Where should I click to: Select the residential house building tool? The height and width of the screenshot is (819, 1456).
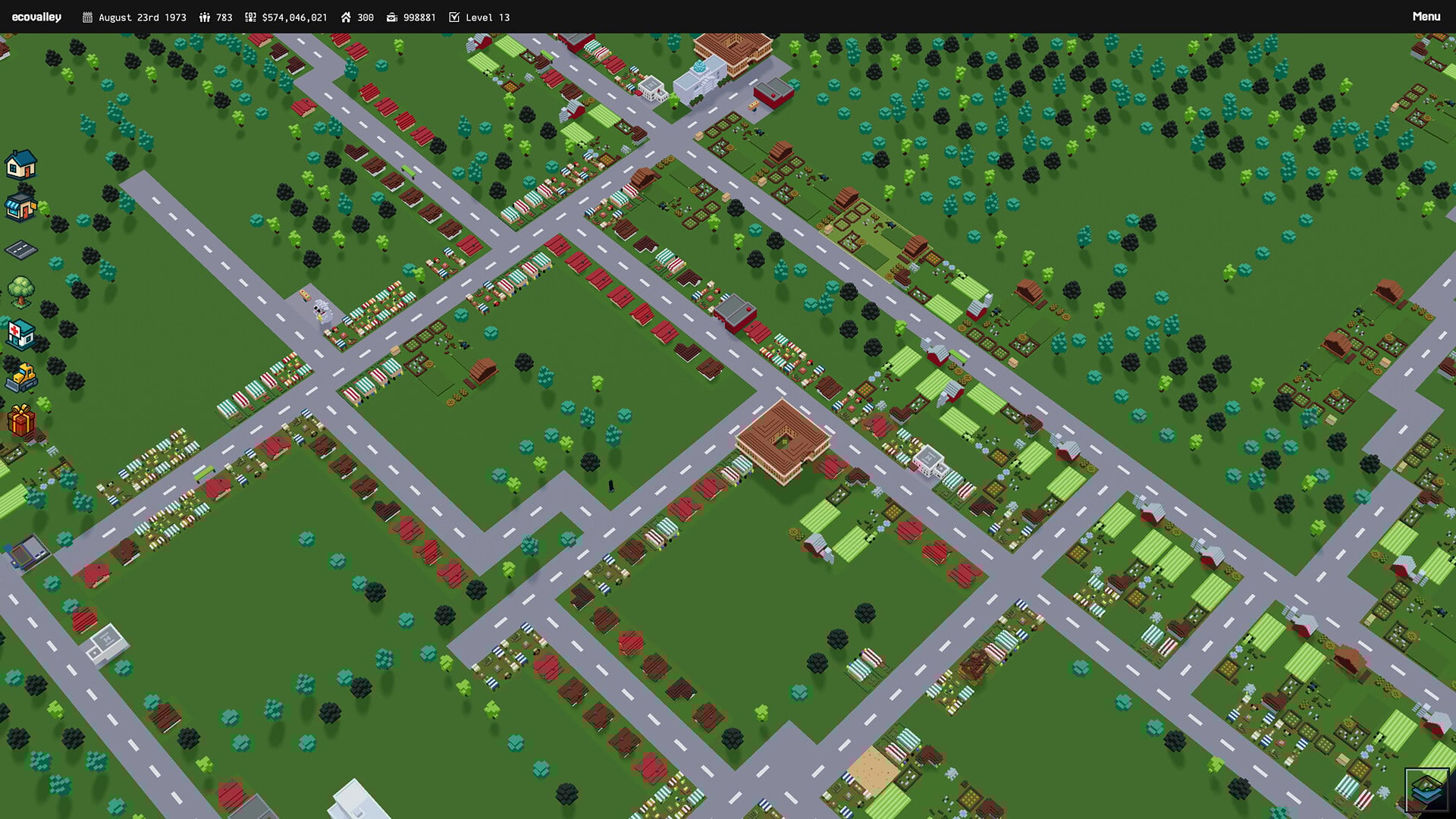(x=21, y=165)
